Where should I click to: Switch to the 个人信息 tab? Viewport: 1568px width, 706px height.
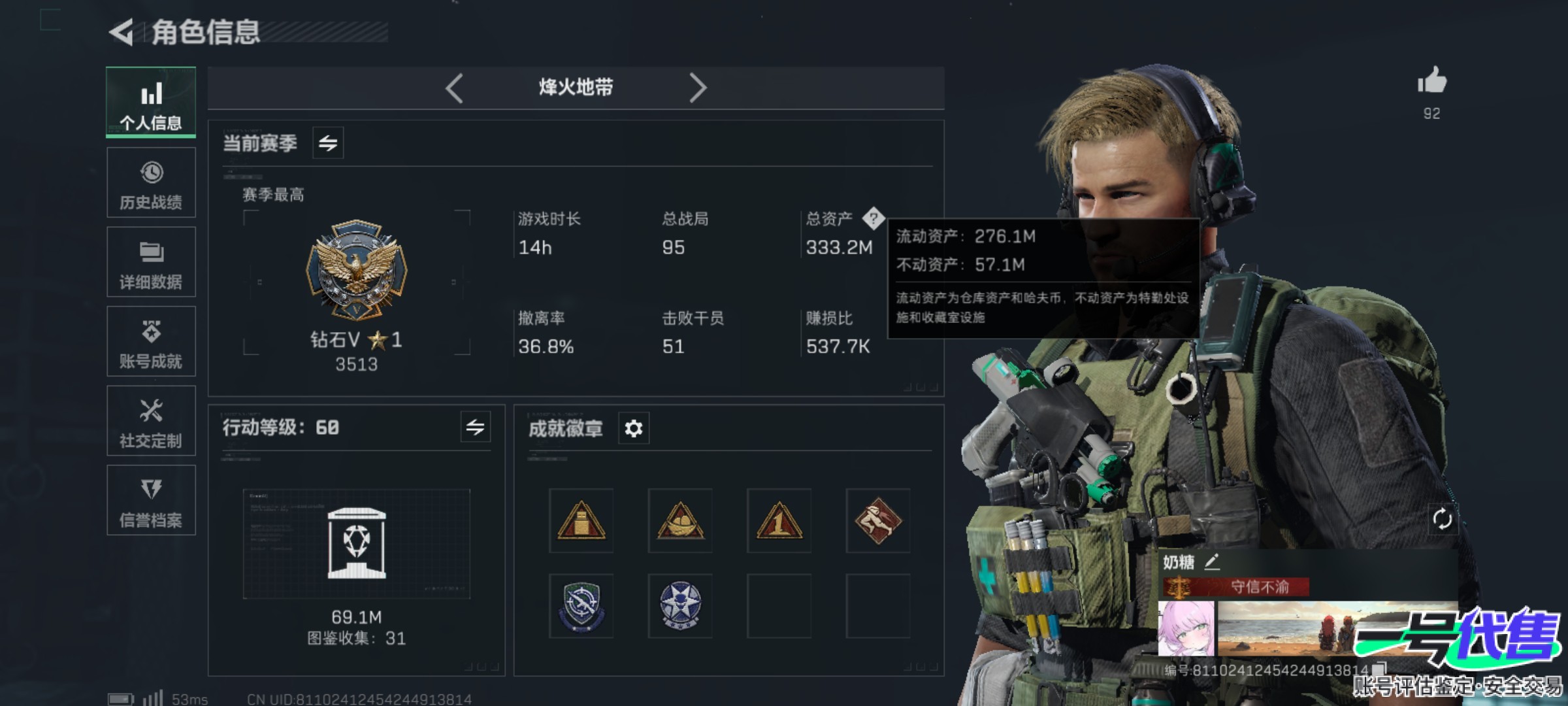151,103
